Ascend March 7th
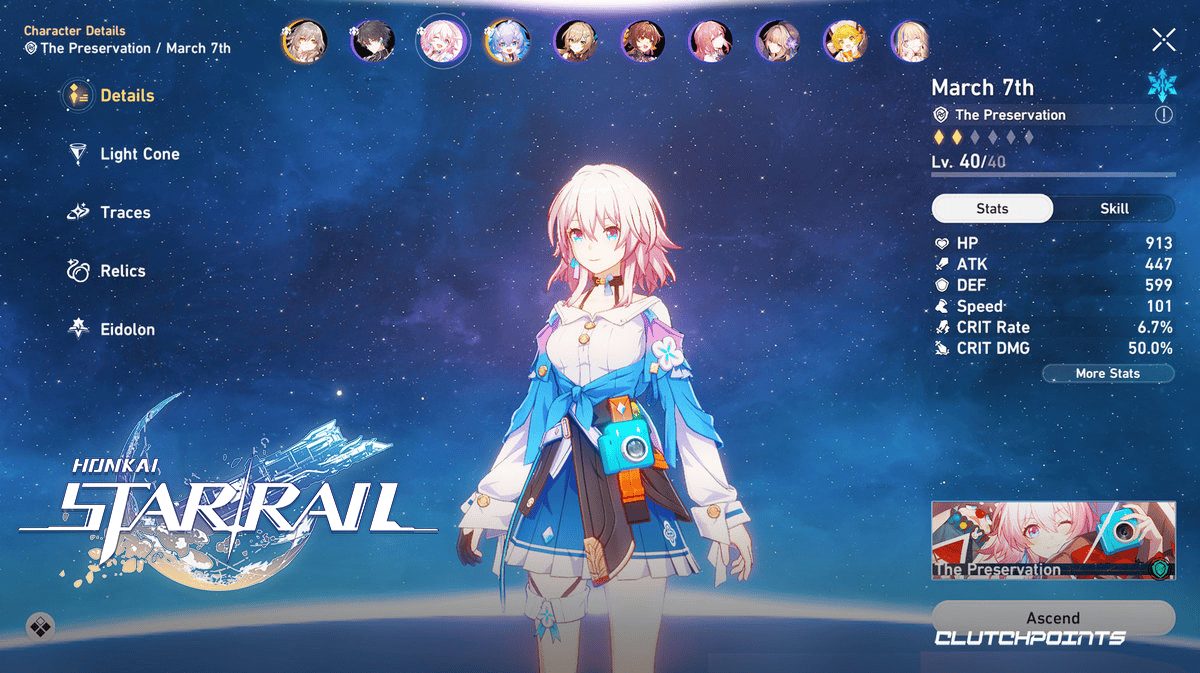The width and height of the screenshot is (1200, 673). tap(1052, 618)
